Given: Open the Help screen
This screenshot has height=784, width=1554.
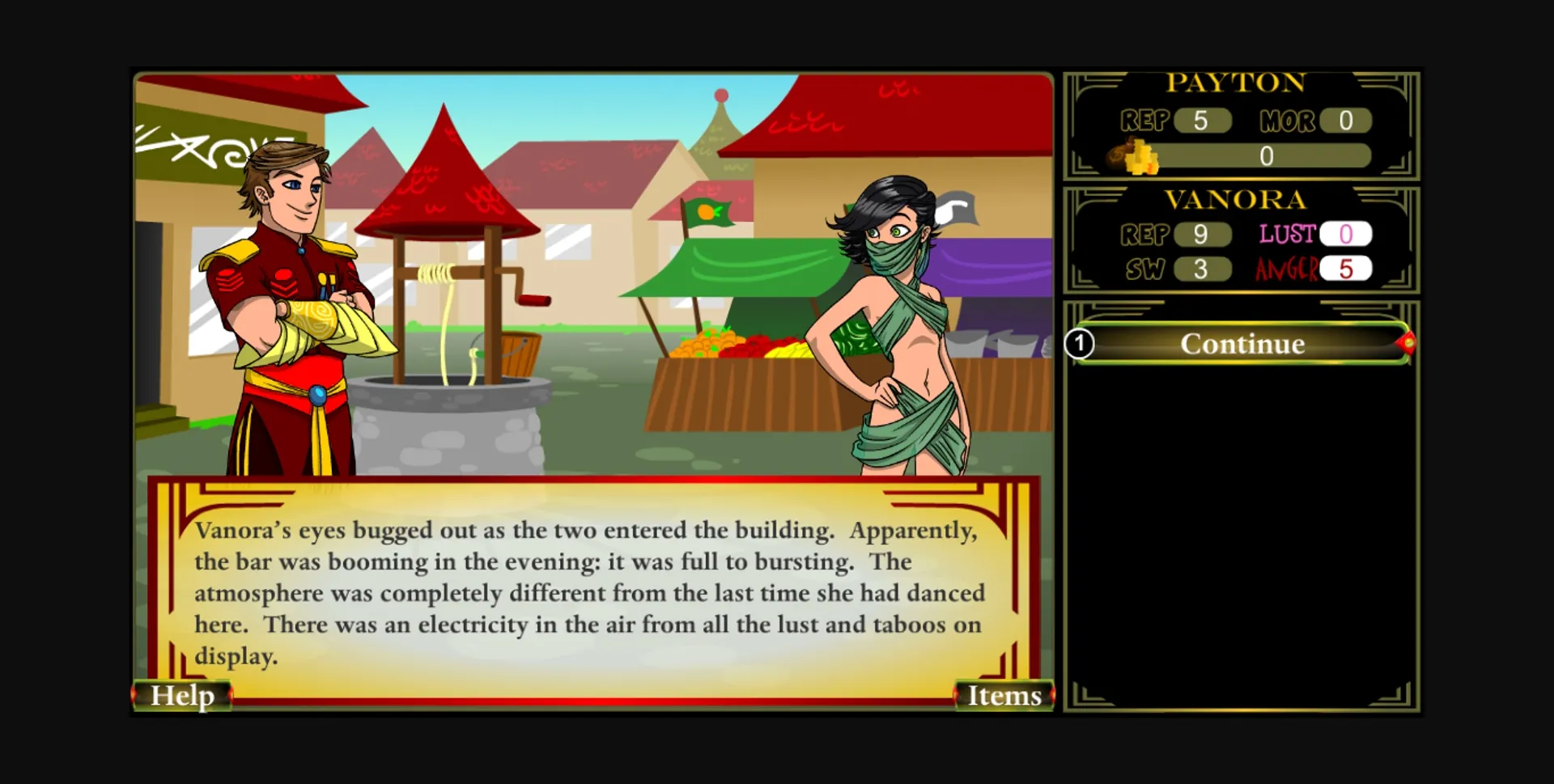Looking at the screenshot, I should (x=181, y=694).
